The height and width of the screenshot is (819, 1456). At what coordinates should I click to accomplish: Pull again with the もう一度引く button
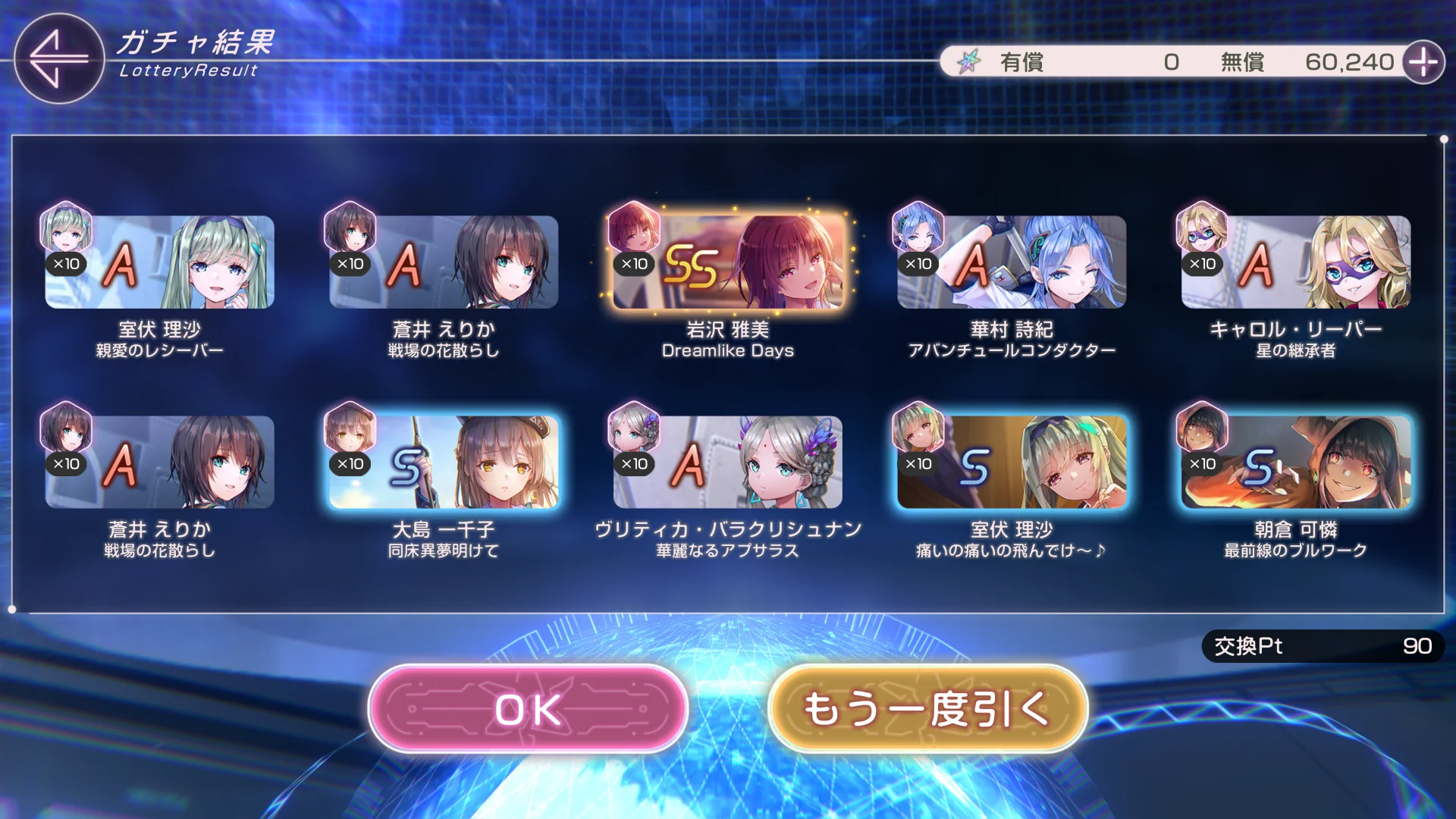(927, 709)
